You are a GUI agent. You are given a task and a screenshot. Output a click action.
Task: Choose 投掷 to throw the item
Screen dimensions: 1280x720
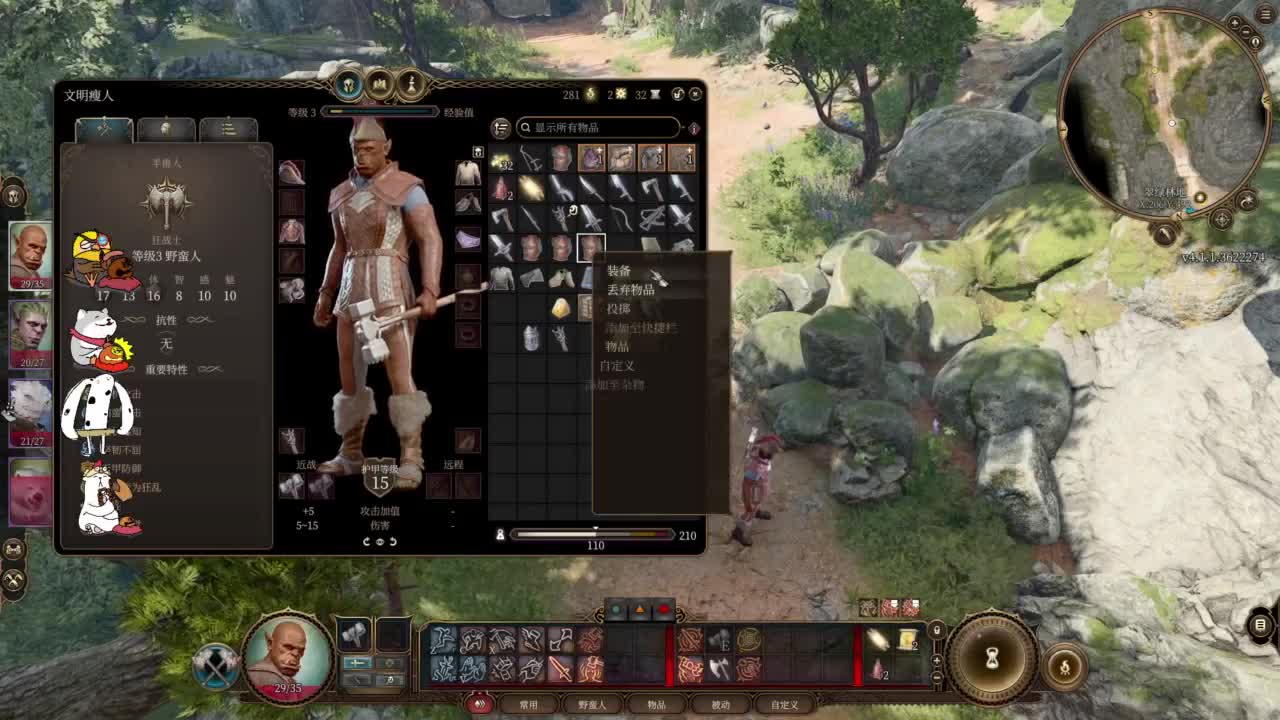[x=619, y=309]
